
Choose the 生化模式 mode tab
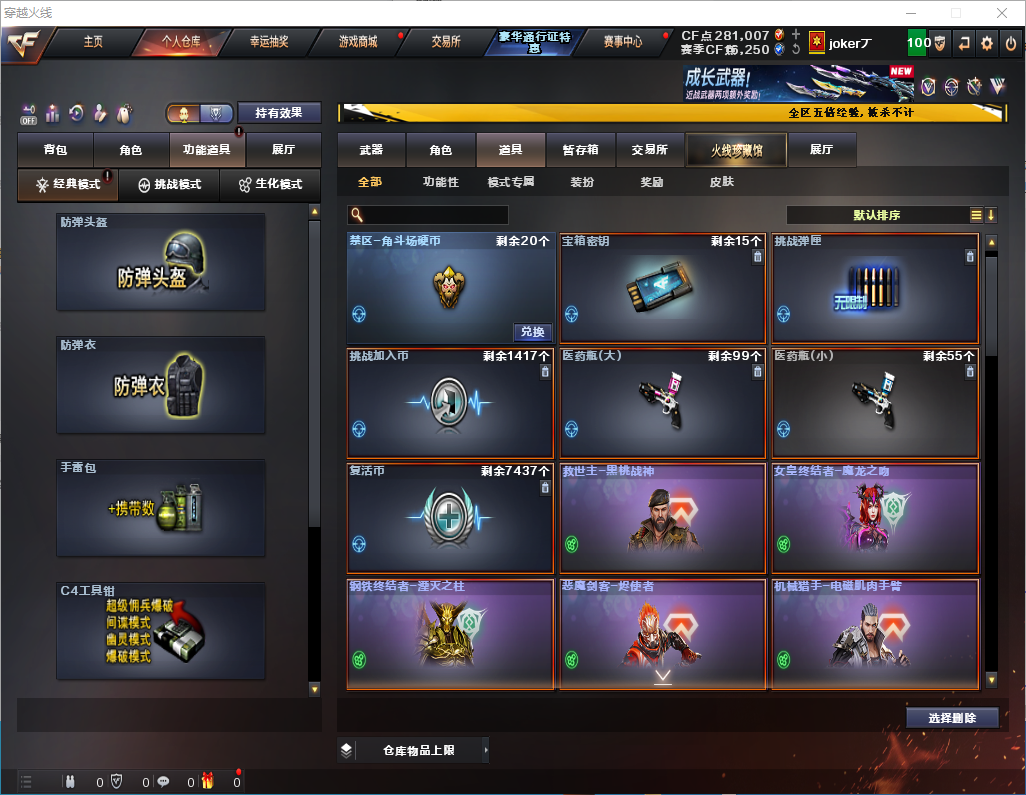[x=263, y=185]
